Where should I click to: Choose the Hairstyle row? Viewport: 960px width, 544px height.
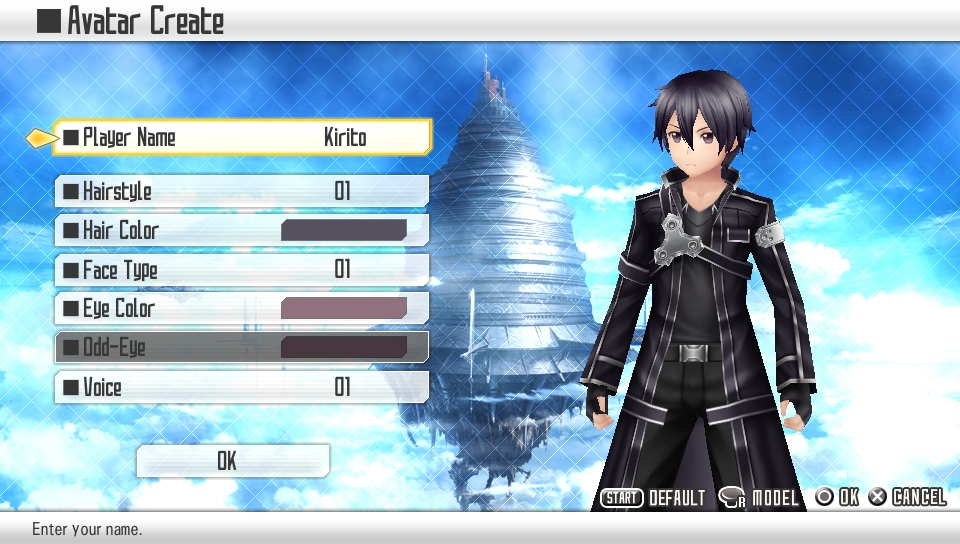pos(242,191)
